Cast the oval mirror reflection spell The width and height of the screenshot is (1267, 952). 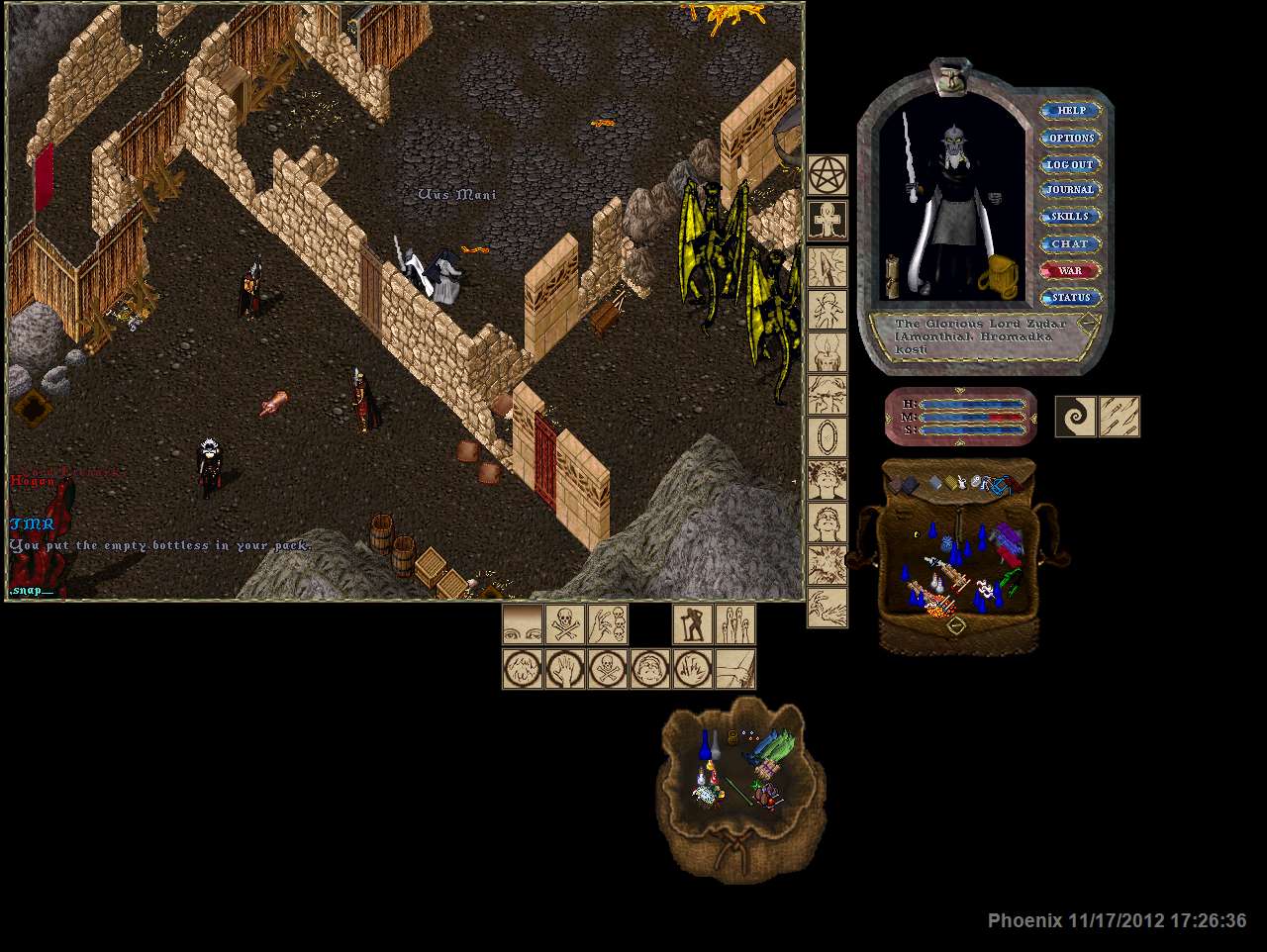(828, 436)
